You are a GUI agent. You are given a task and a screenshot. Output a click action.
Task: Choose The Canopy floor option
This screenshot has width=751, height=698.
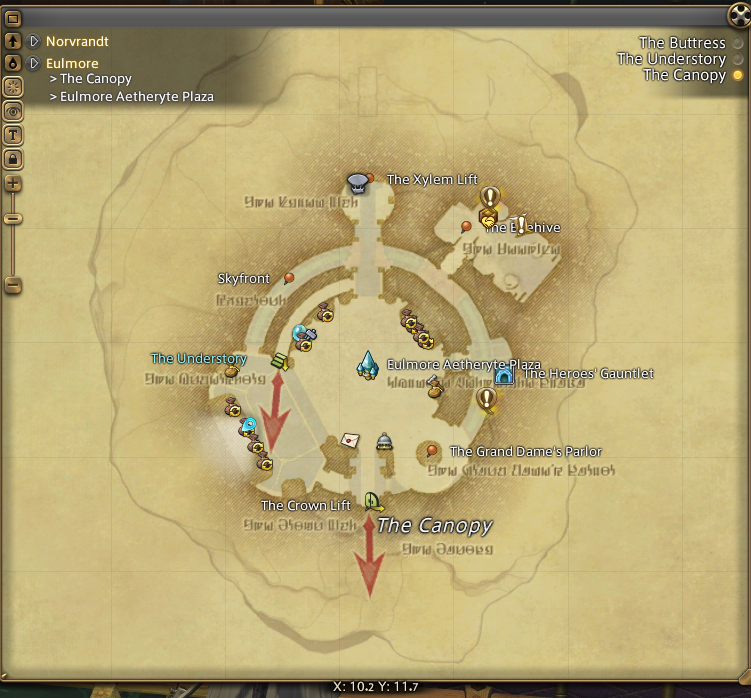pyautogui.click(x=738, y=75)
